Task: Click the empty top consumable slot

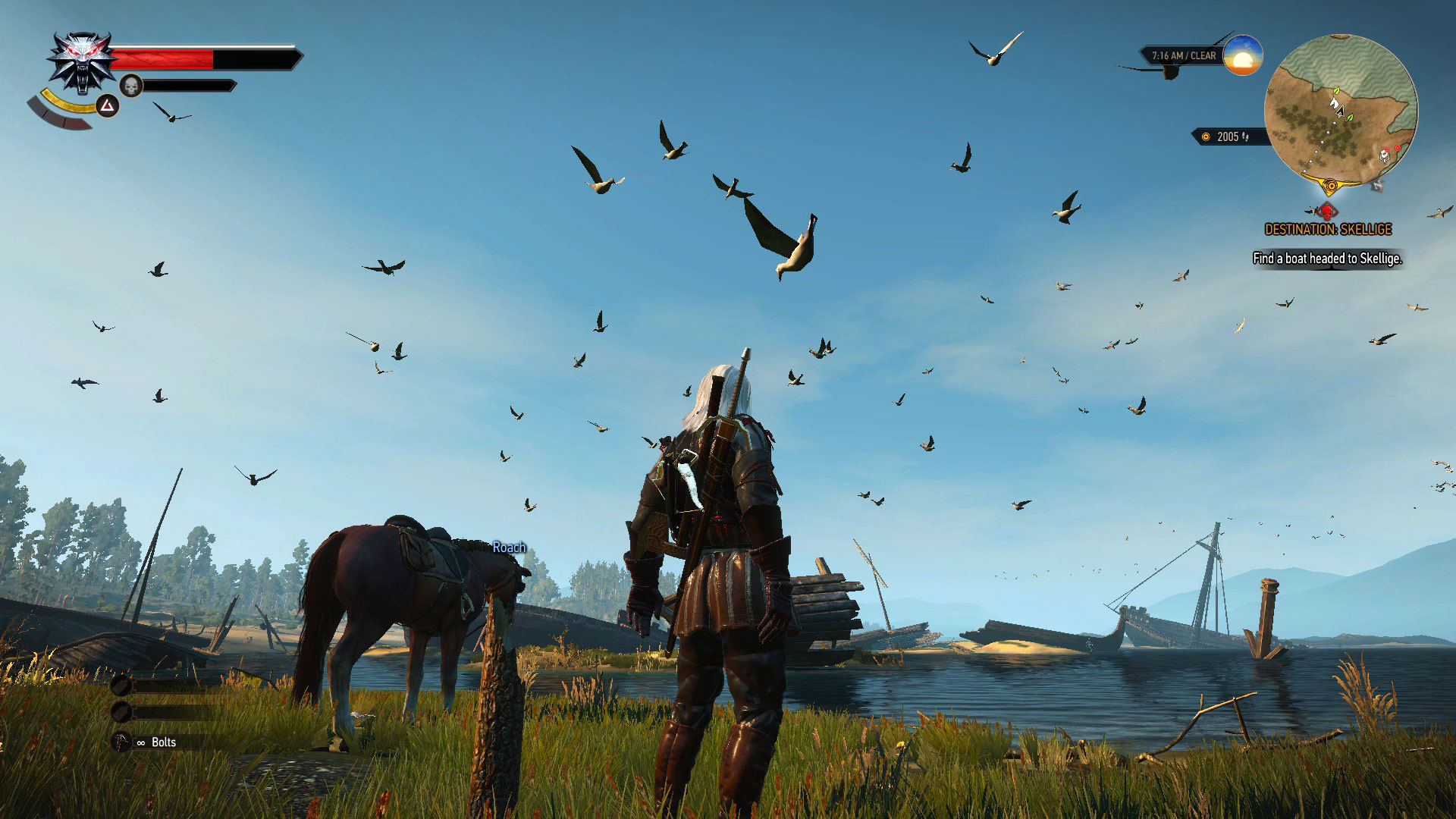Action: 120,687
